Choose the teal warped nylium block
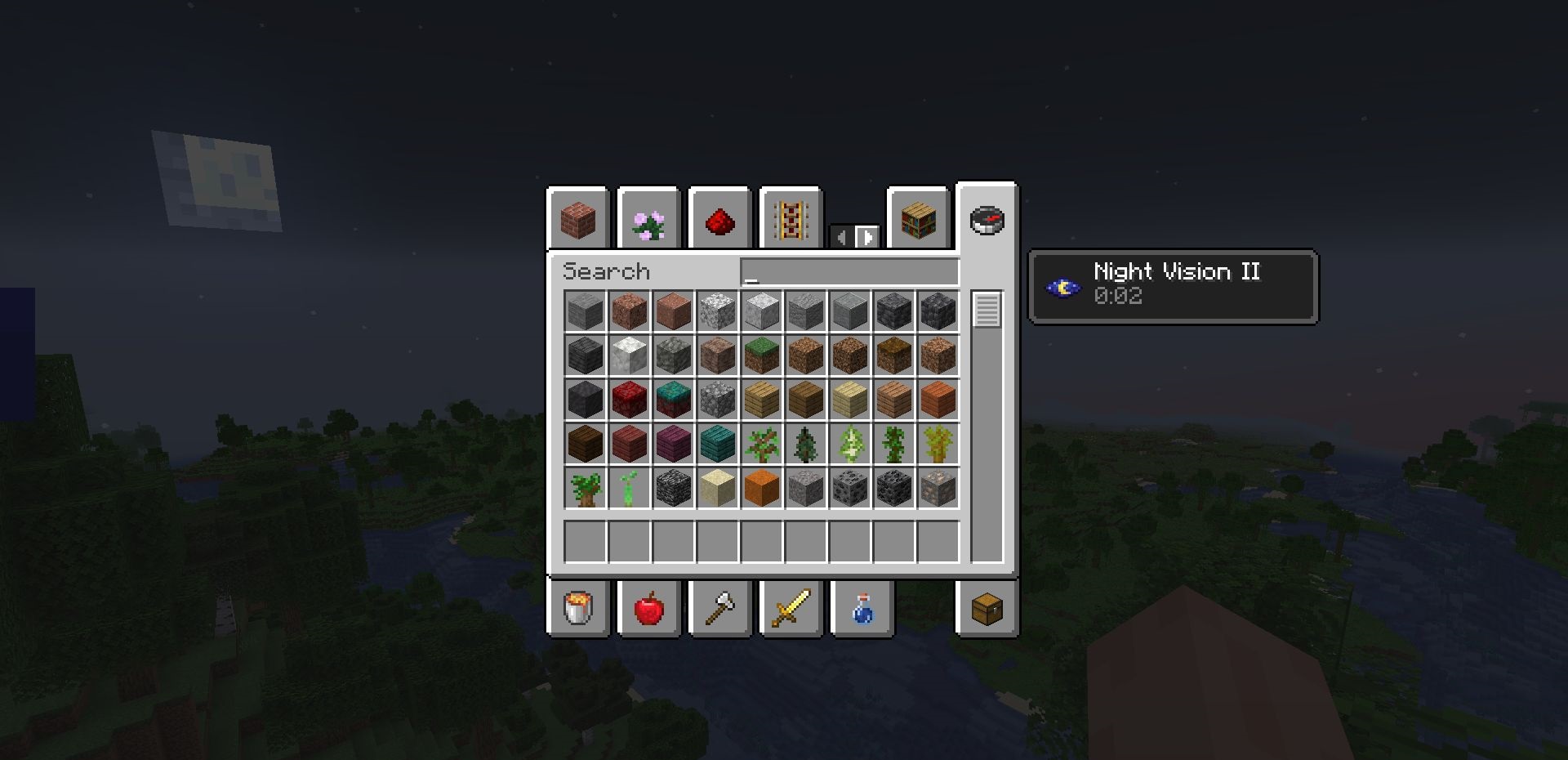Screen dimensions: 1568x760 tap(674, 400)
